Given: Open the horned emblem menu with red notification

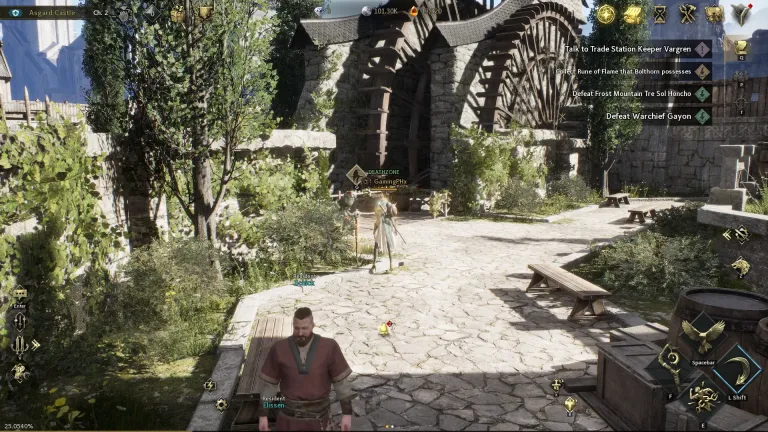Looking at the screenshot, I should (741, 14).
